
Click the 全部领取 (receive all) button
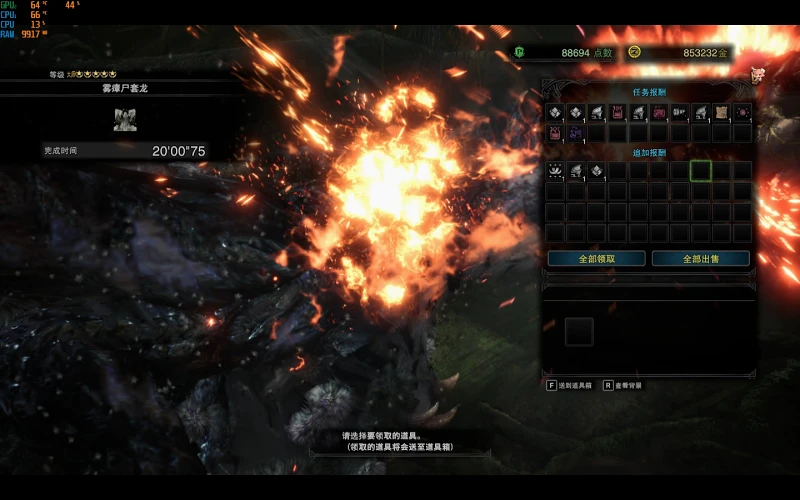596,258
